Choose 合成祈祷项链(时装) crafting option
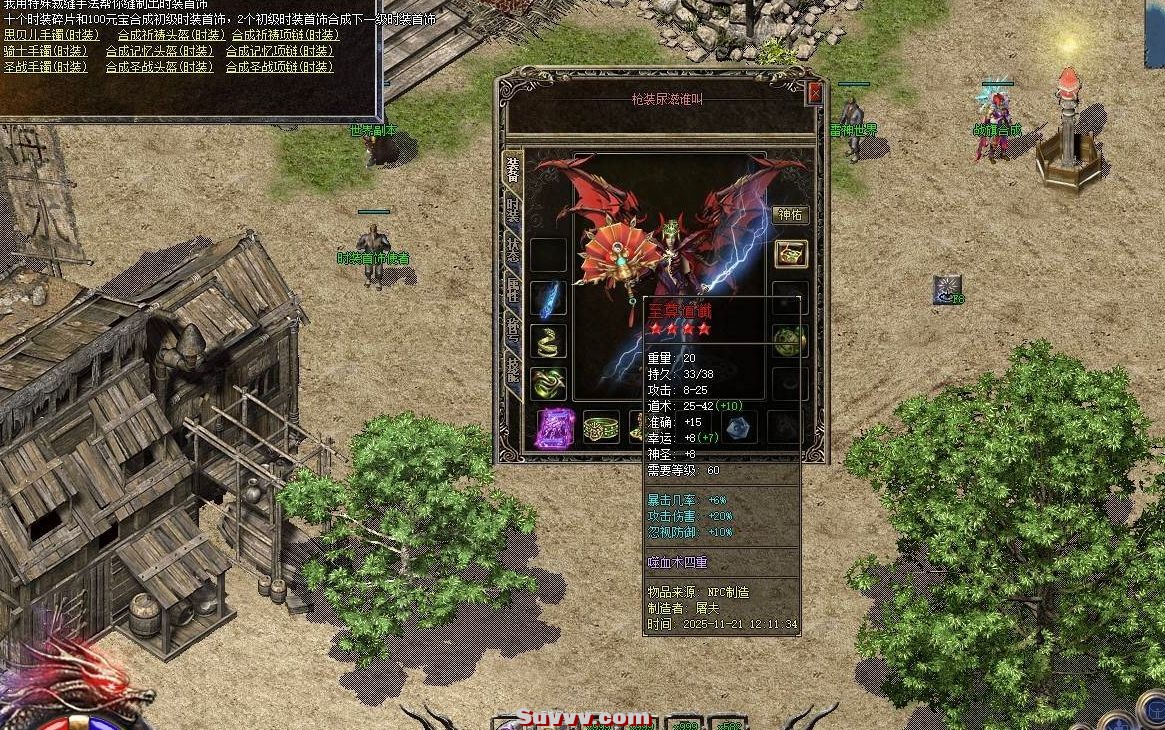 [284, 34]
